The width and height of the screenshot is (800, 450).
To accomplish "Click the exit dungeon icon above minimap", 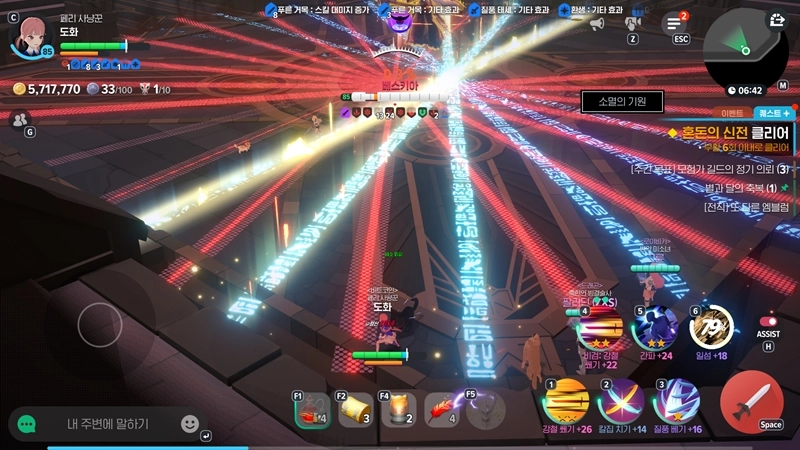I will [778, 19].
